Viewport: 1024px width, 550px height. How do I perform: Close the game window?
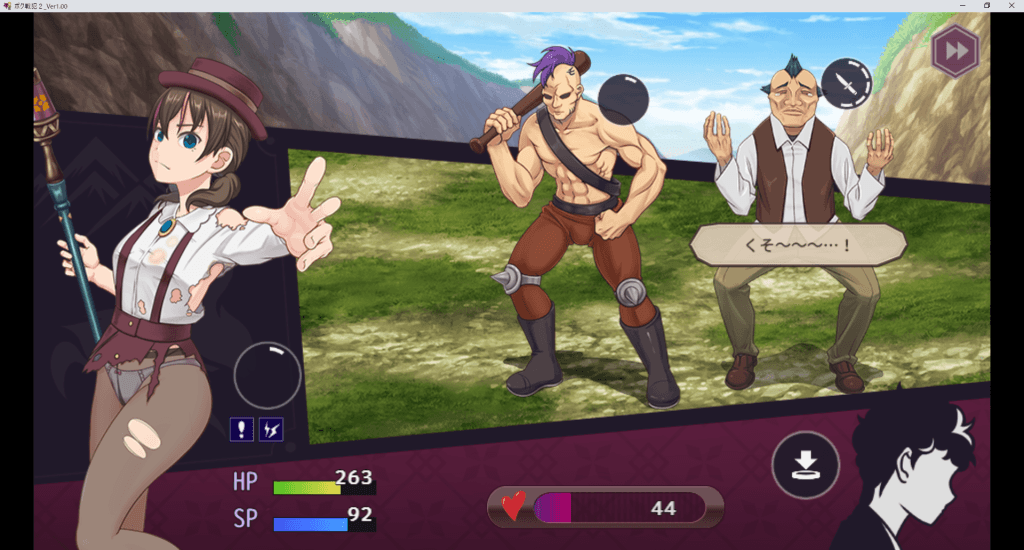[x=1010, y=6]
